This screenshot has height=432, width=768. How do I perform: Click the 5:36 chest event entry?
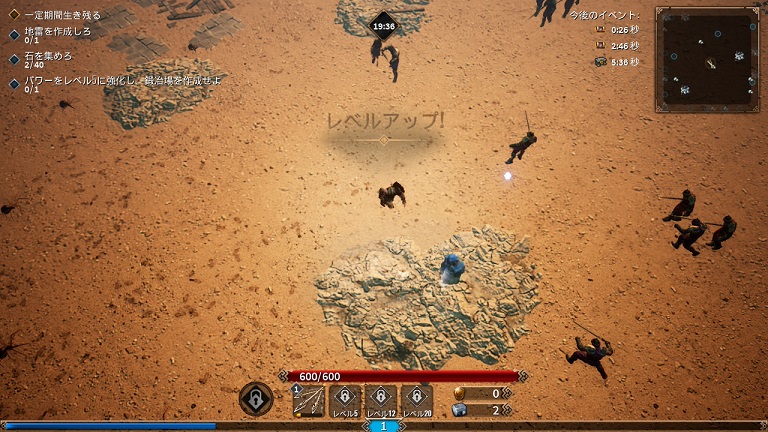pyautogui.click(x=618, y=62)
